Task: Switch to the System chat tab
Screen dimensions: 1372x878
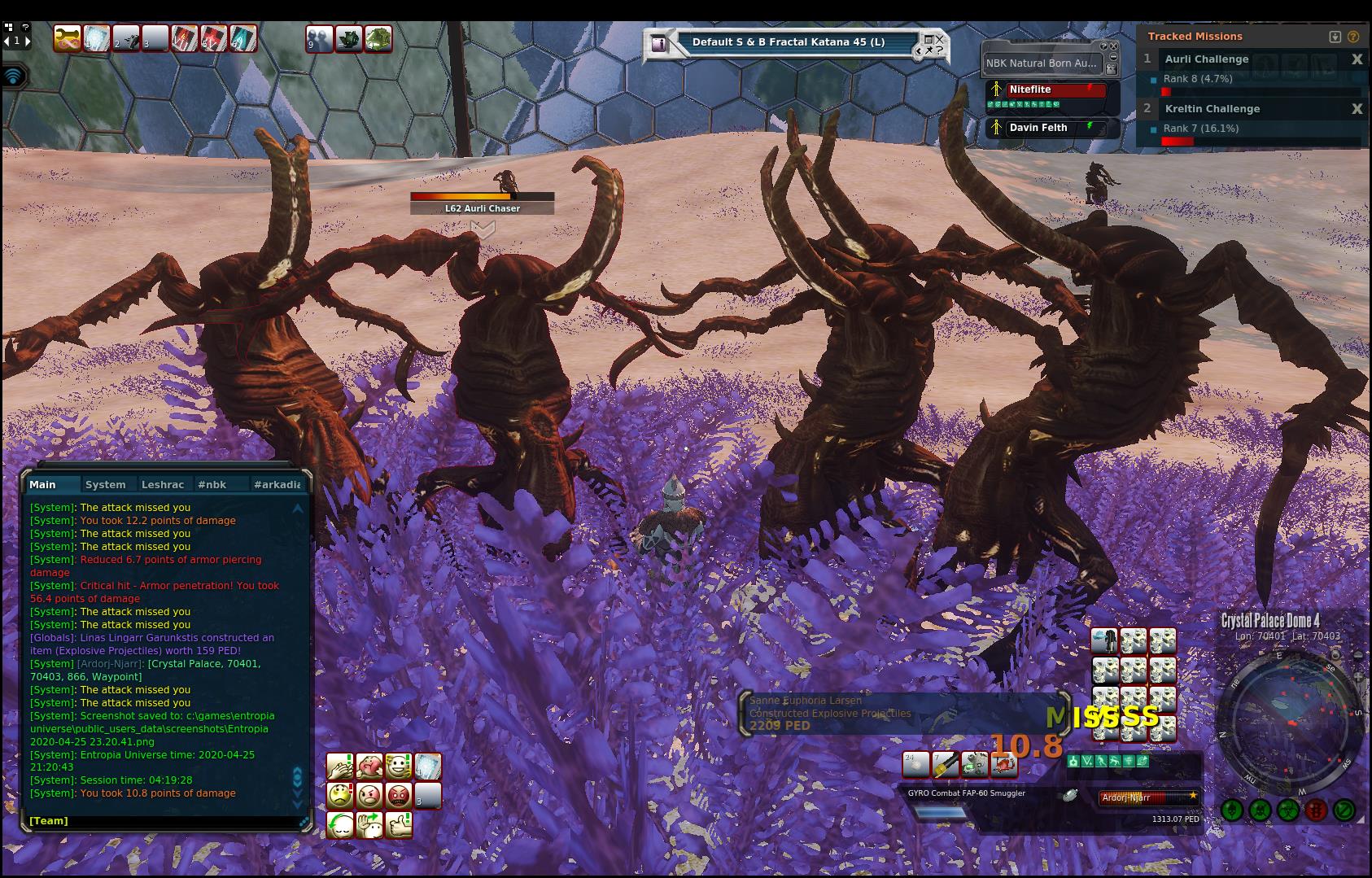Action: (x=106, y=484)
